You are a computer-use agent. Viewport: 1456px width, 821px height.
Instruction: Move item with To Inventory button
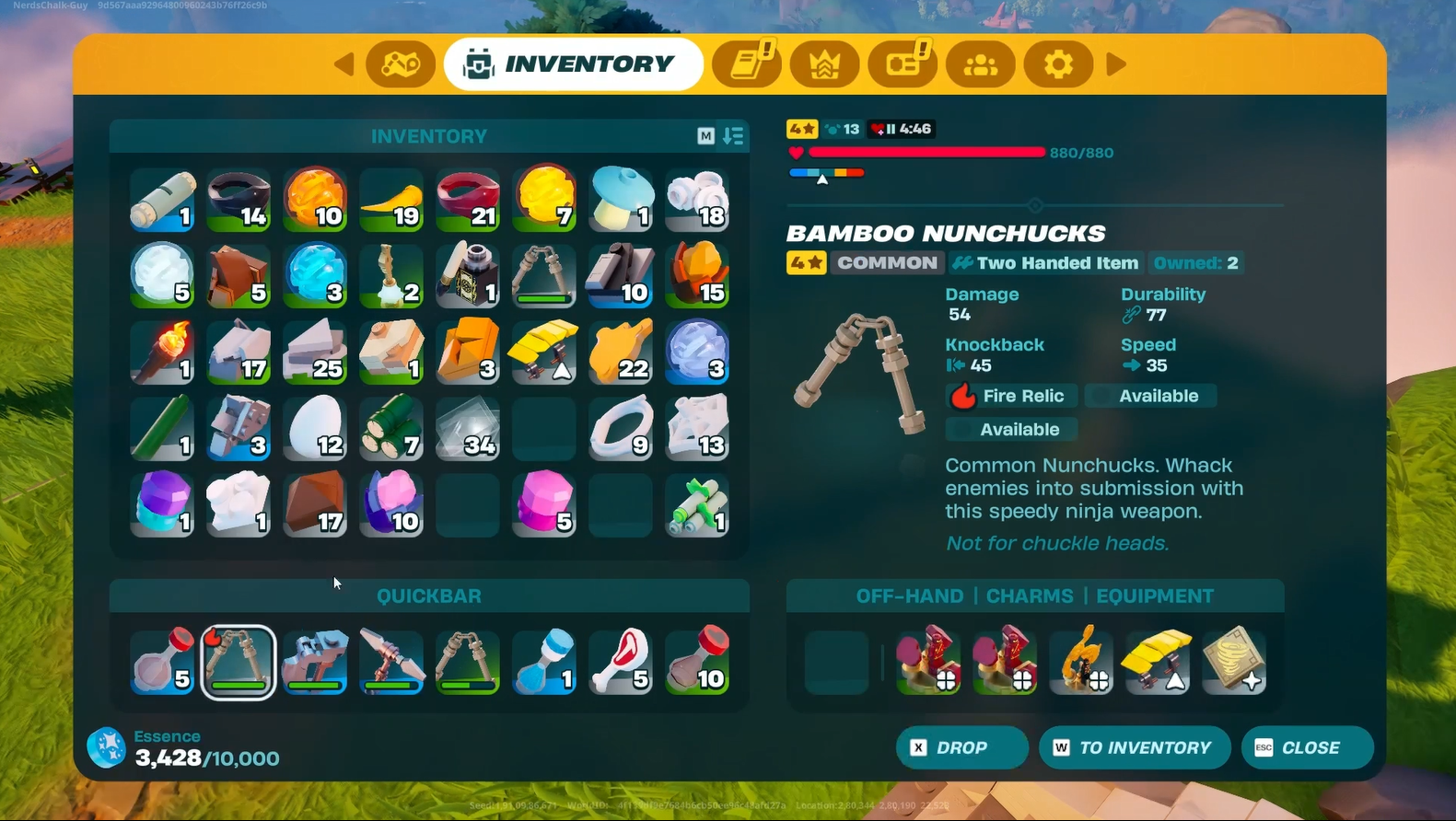(1135, 747)
